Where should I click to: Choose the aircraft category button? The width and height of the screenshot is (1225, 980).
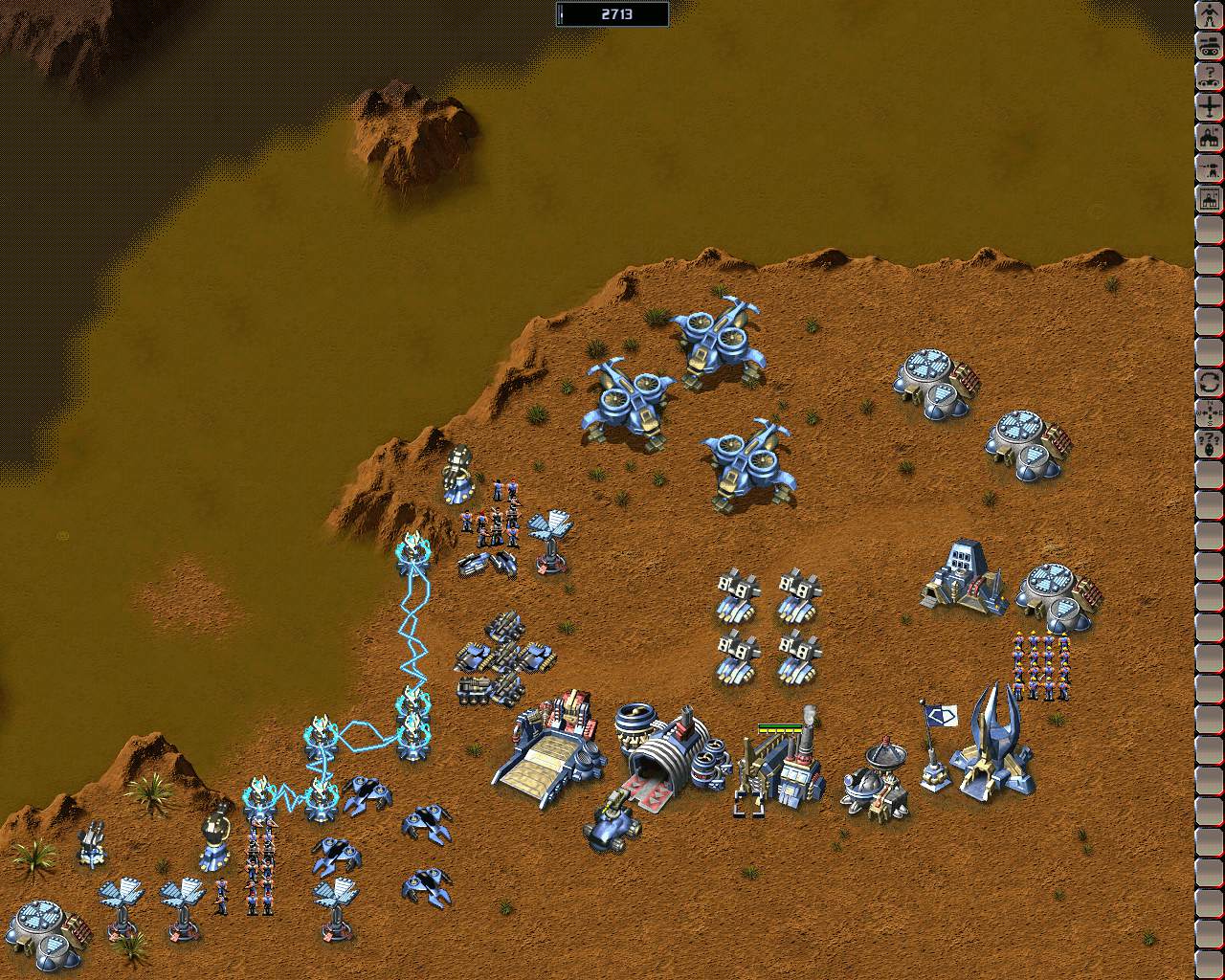[1210, 107]
